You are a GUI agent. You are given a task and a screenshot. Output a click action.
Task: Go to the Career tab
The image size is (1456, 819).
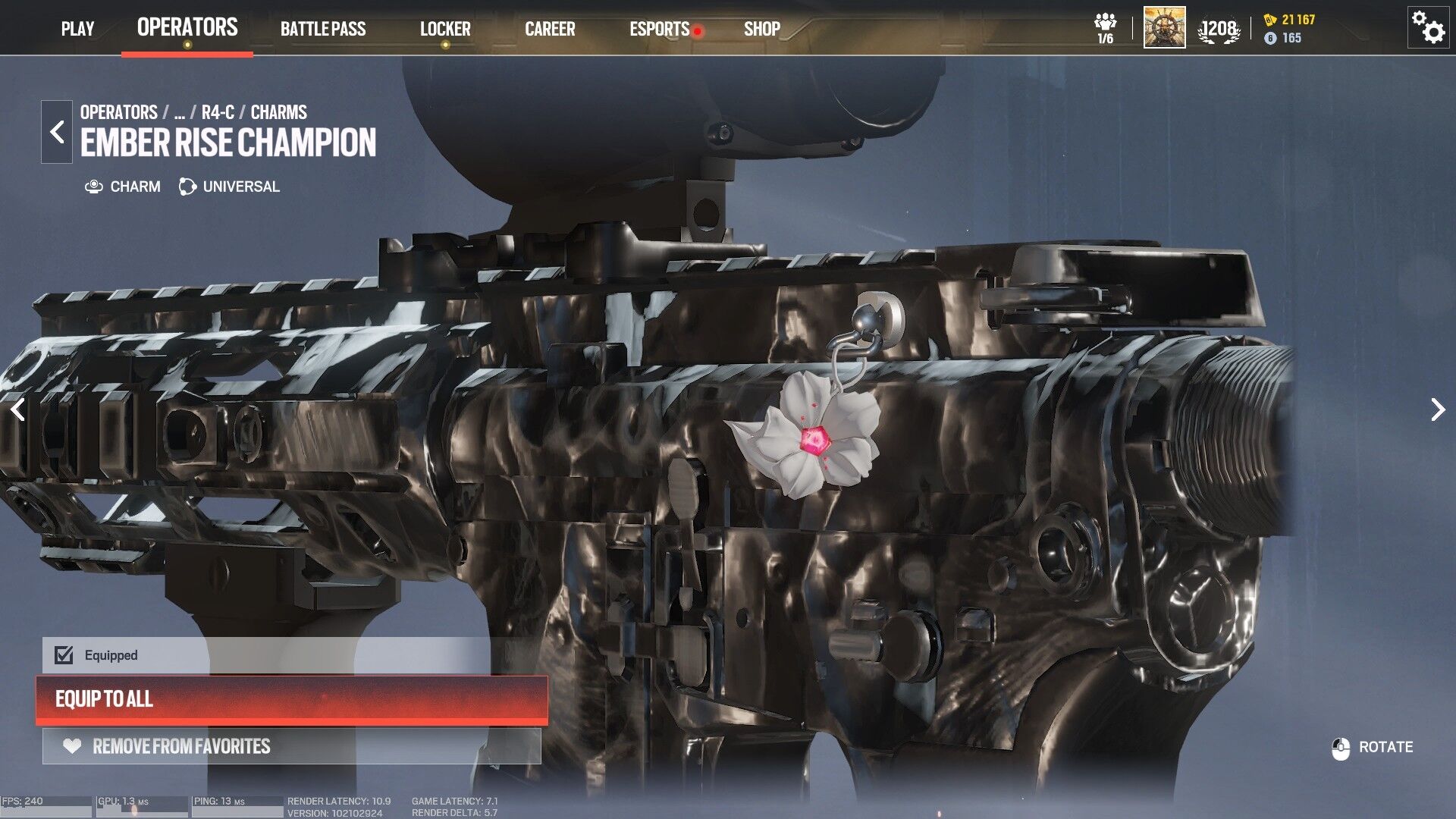(x=550, y=29)
